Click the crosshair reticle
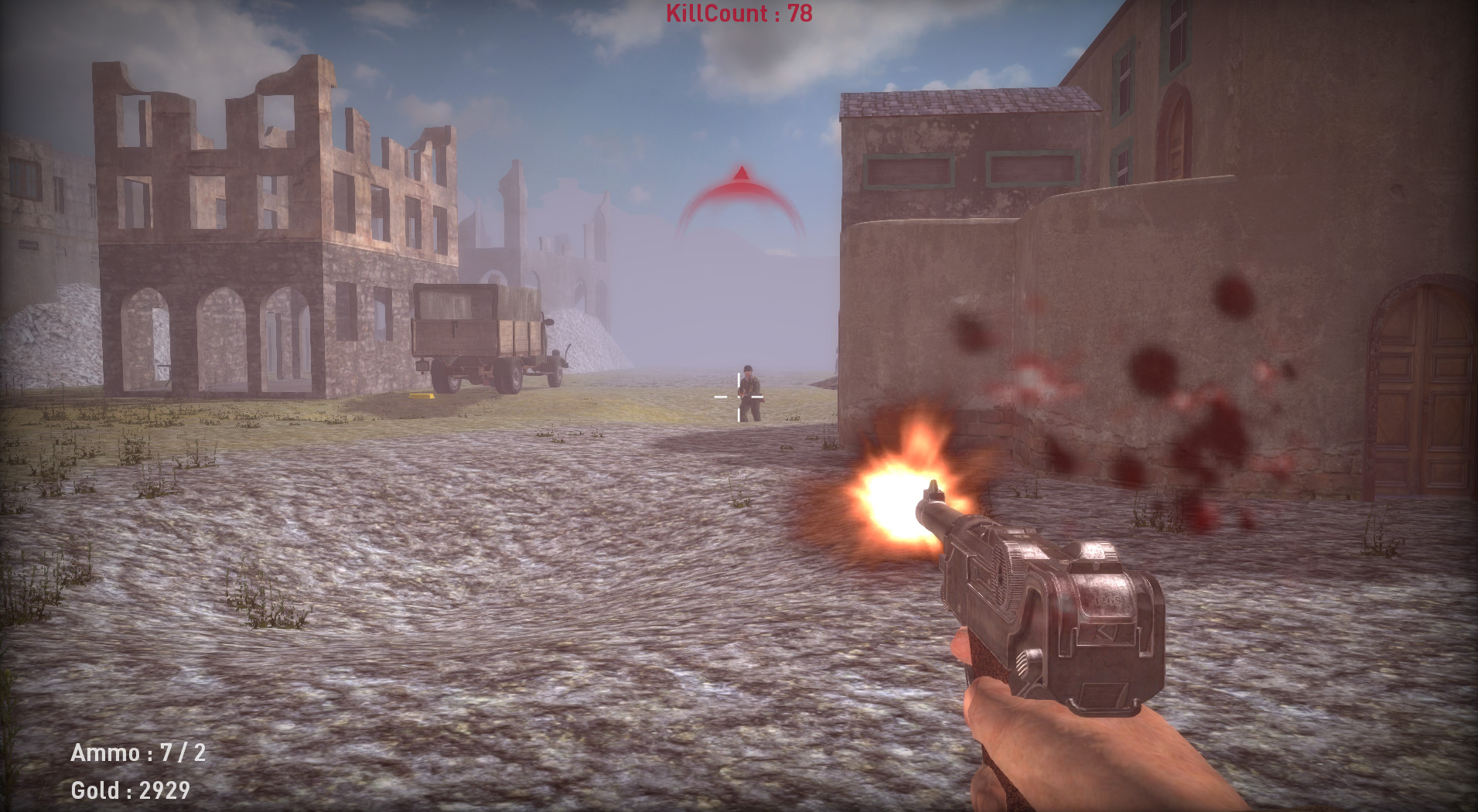1478x812 pixels. pos(739,397)
